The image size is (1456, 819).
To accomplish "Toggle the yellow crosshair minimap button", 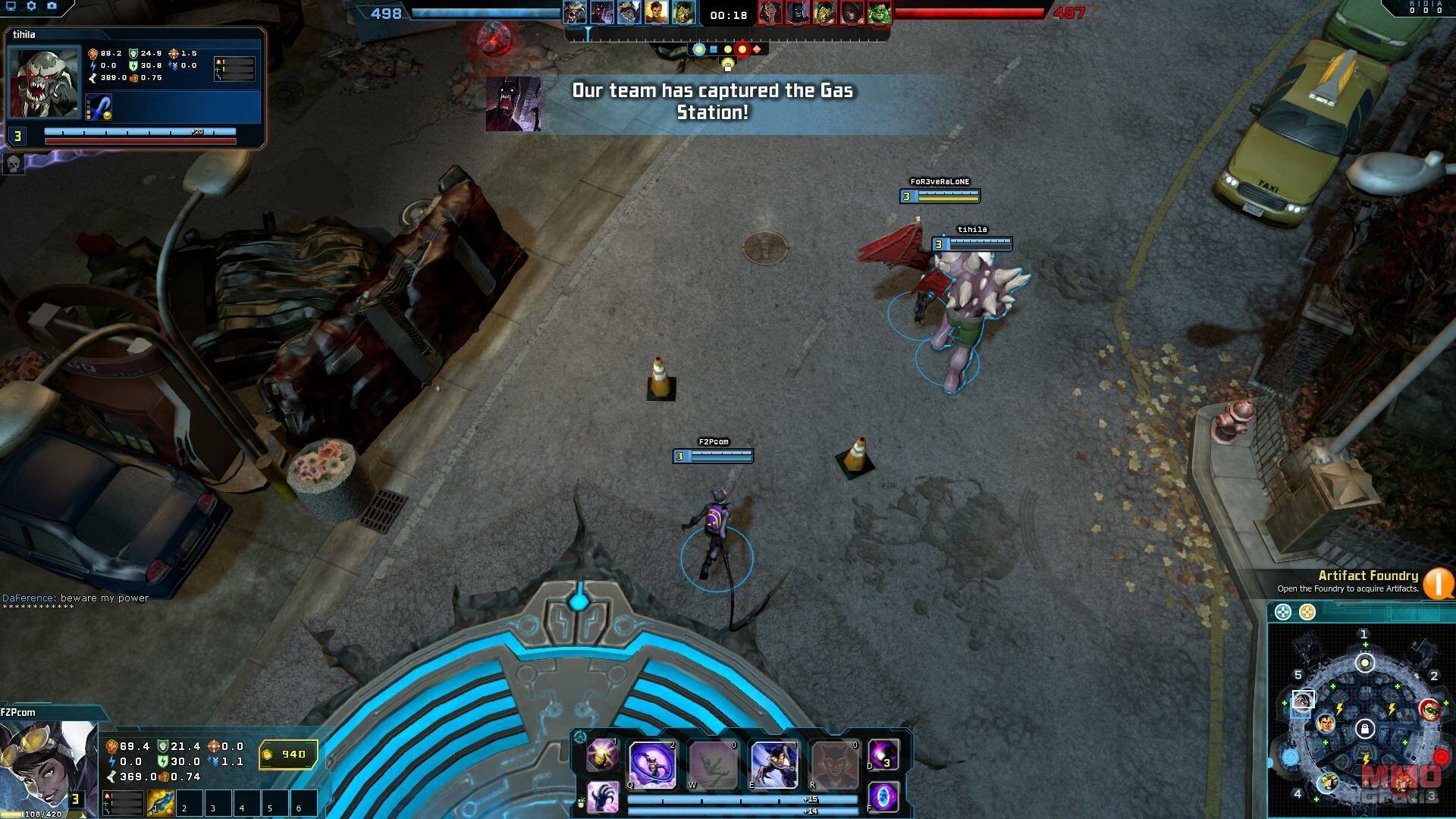I will [x=1307, y=612].
